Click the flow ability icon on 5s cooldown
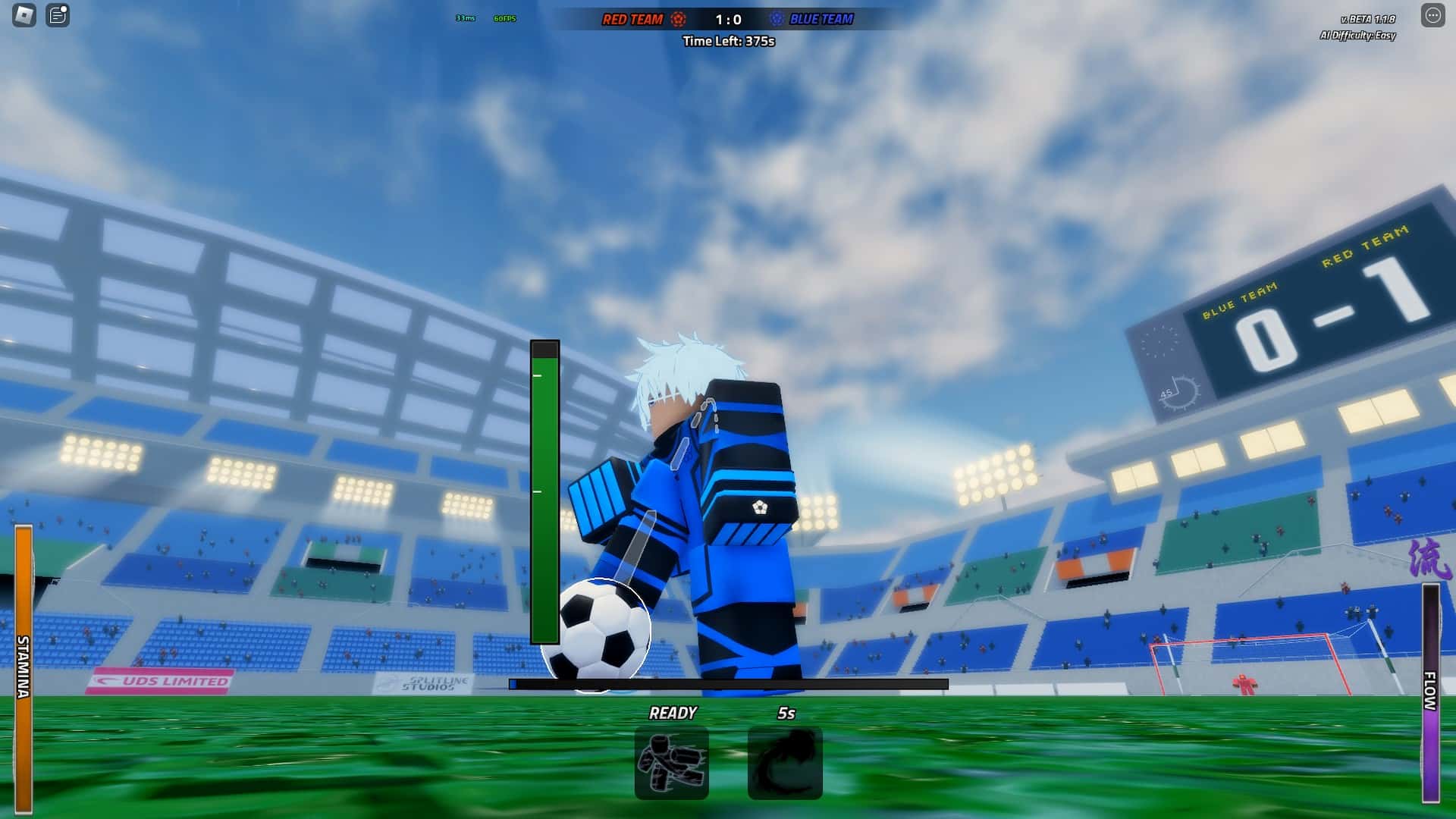Image resolution: width=1456 pixels, height=819 pixels. pyautogui.click(x=785, y=762)
